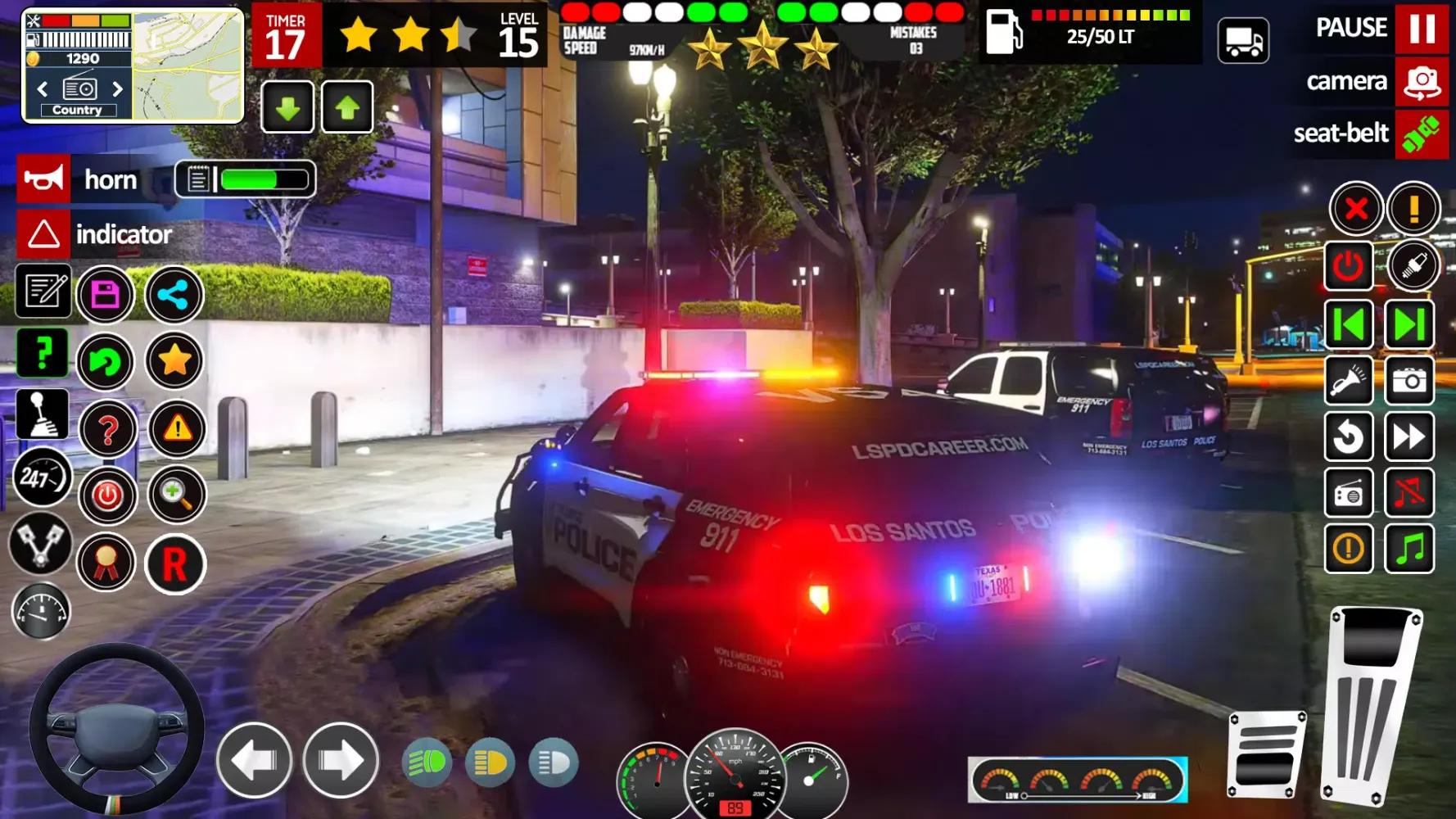Toggle the seat-belt button
This screenshot has height=819, width=1456.
coord(1421,134)
